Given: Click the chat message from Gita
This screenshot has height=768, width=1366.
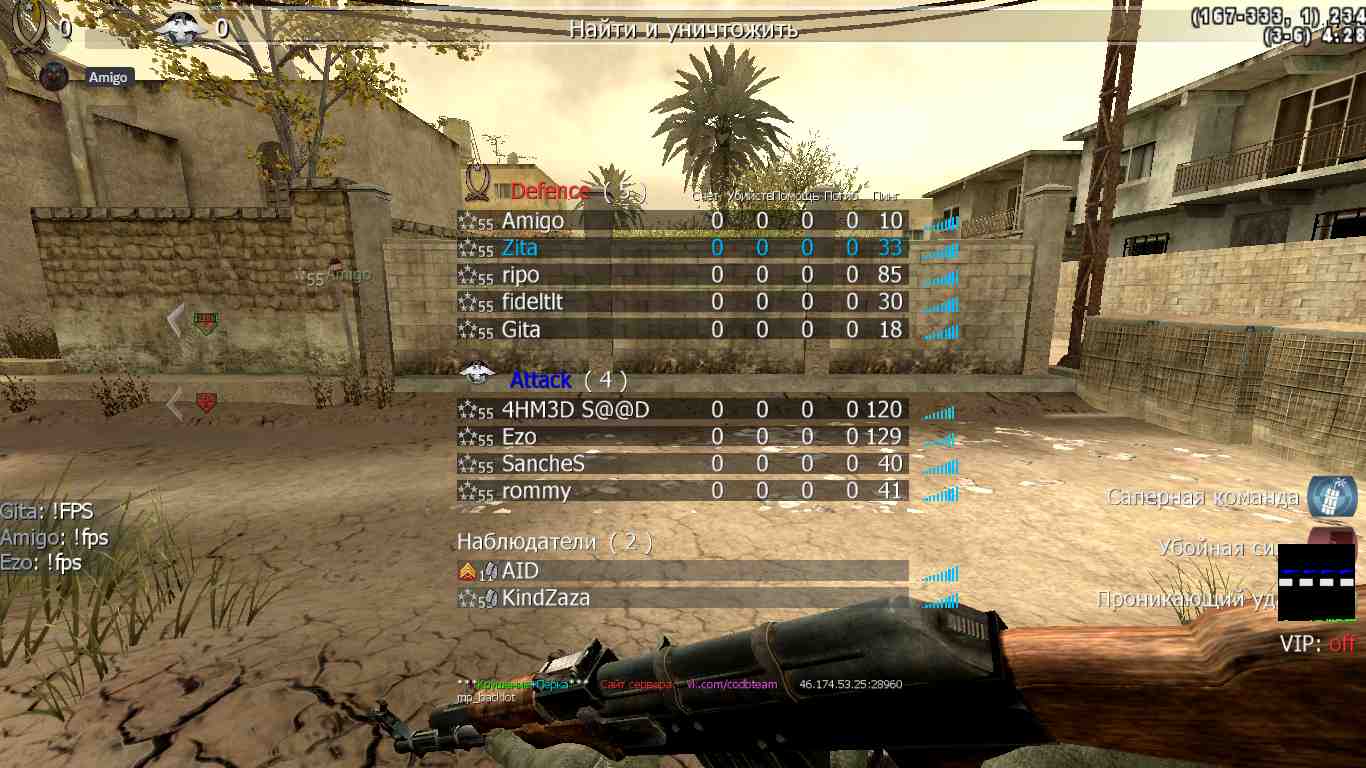Looking at the screenshot, I should [47, 512].
